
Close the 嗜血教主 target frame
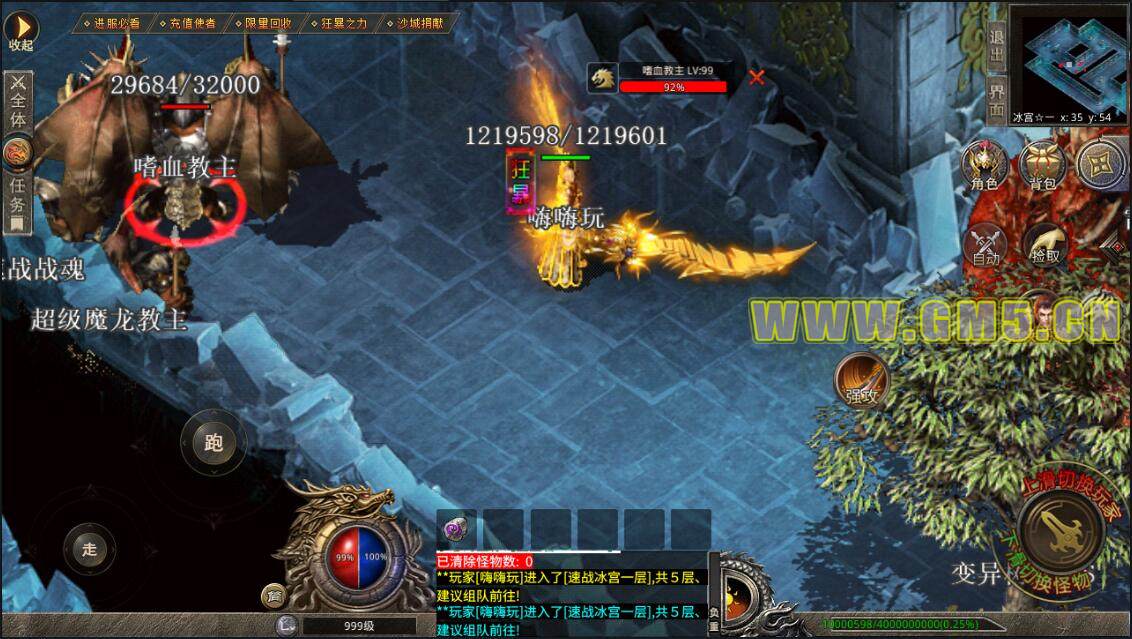coord(757,77)
